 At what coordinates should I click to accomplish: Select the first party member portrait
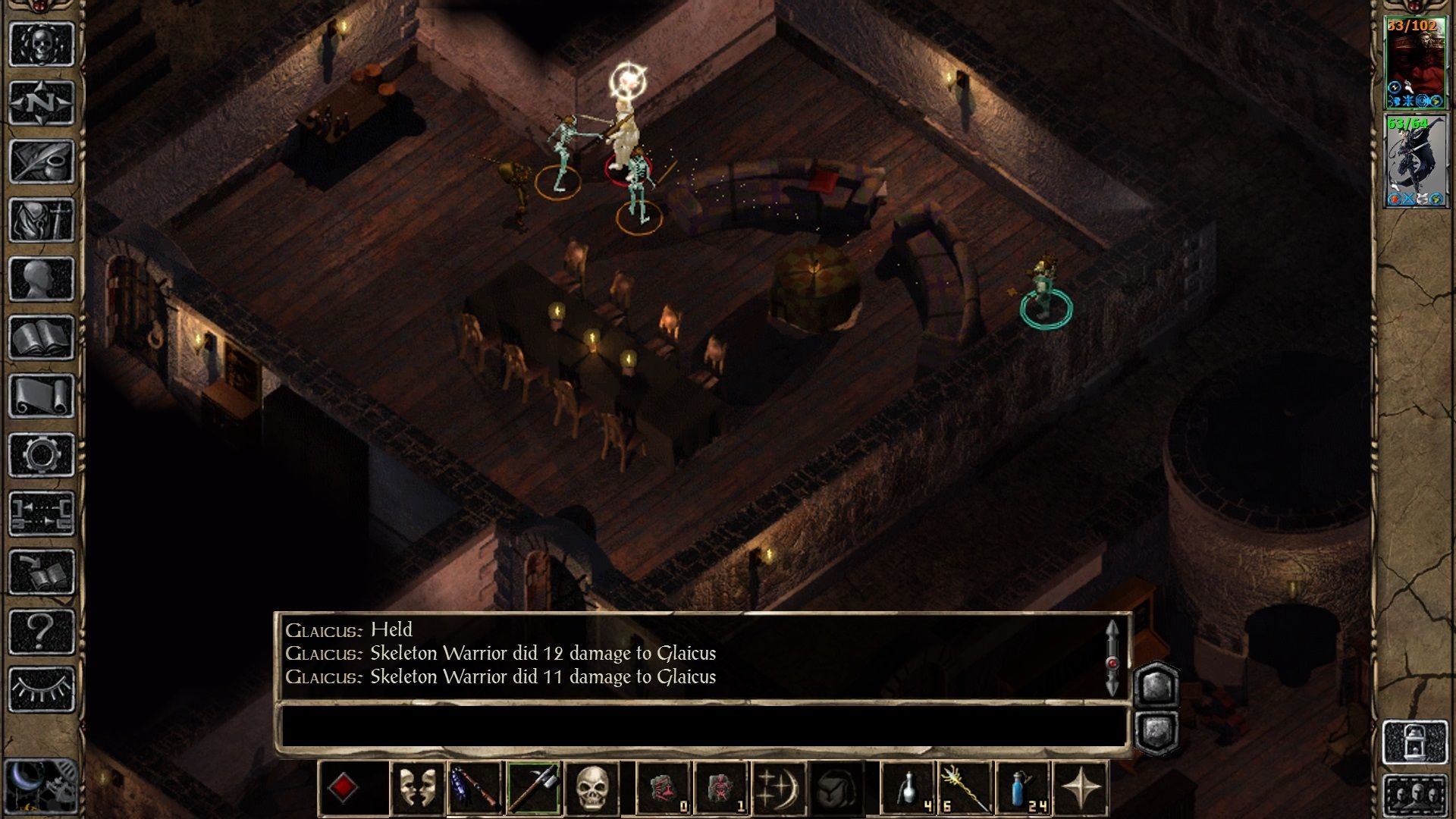point(1415,62)
